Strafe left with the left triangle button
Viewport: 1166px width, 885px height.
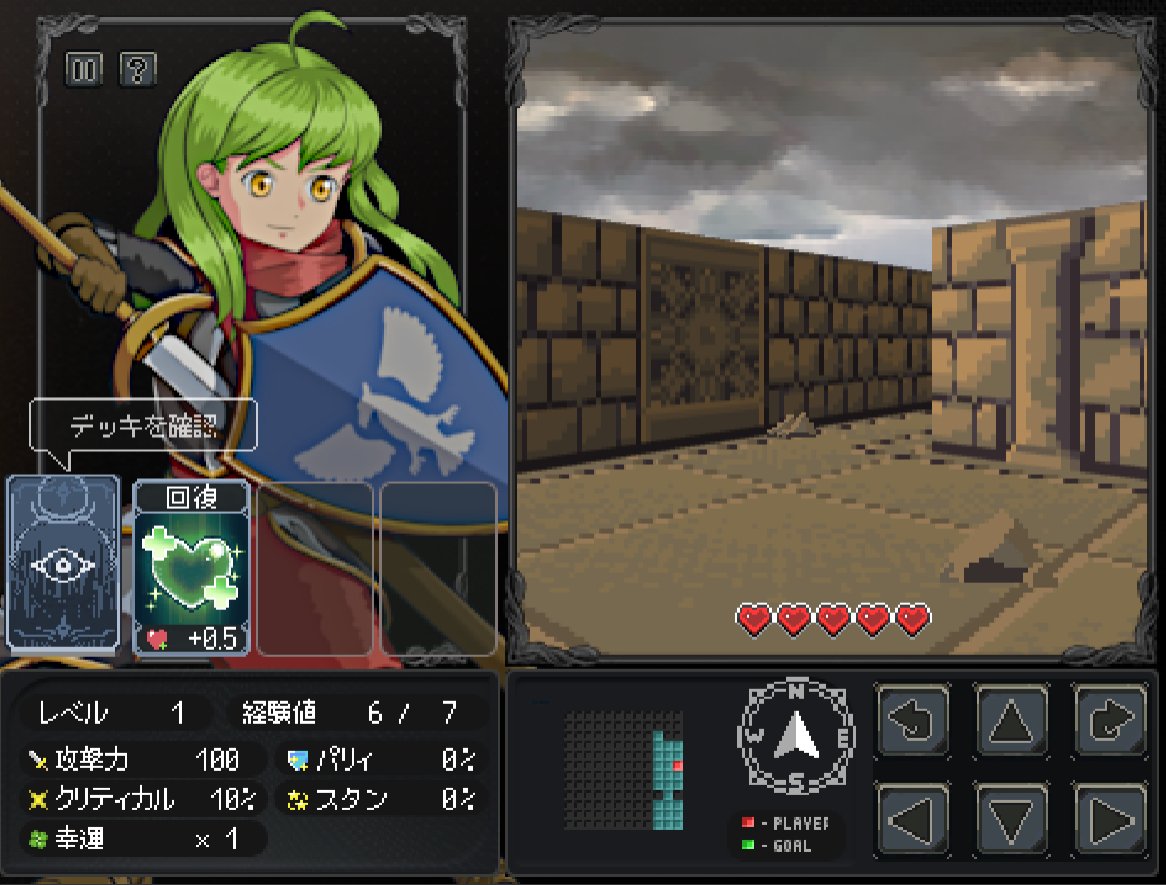pos(912,819)
